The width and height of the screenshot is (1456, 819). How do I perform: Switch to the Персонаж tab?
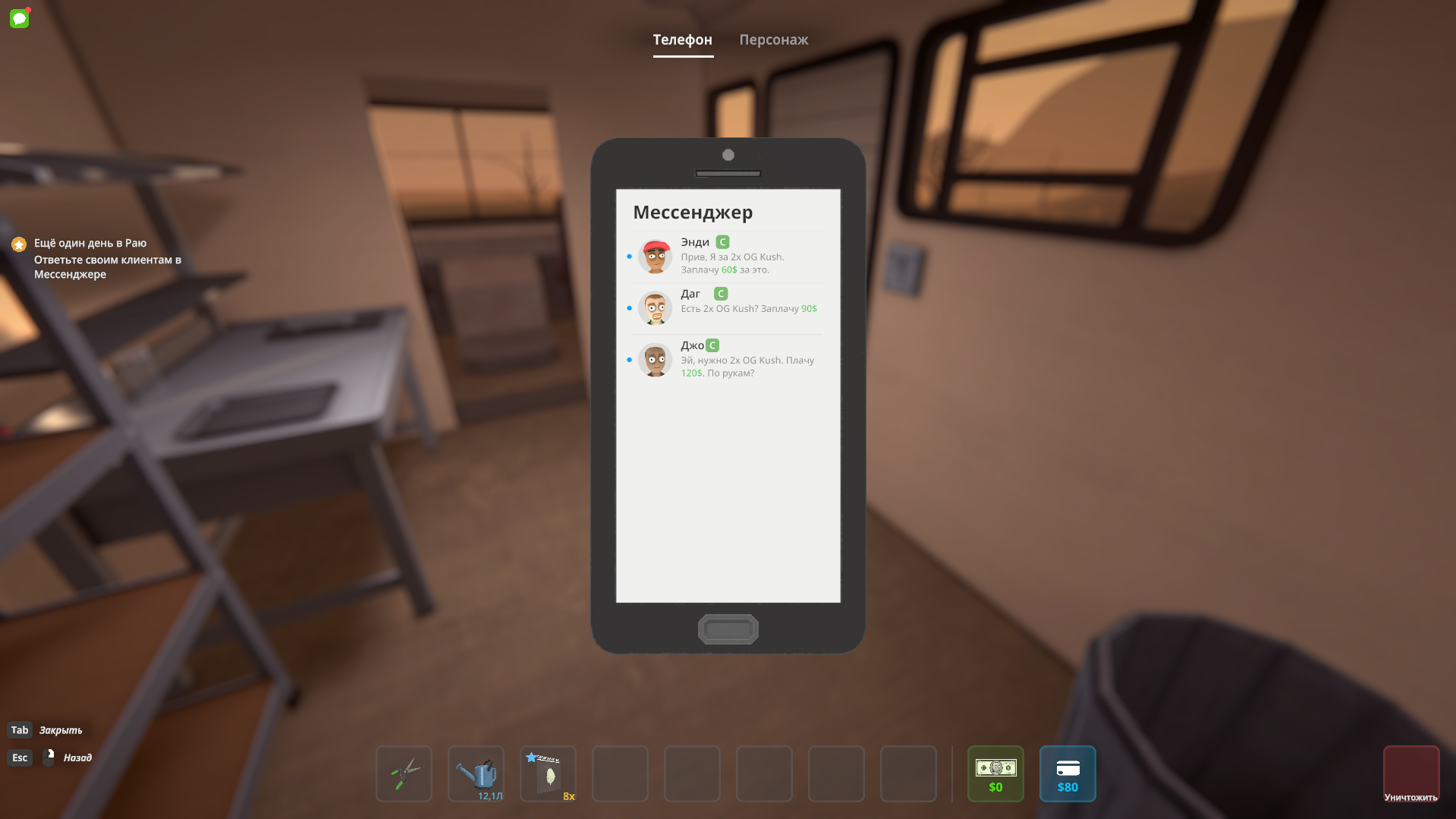(773, 40)
